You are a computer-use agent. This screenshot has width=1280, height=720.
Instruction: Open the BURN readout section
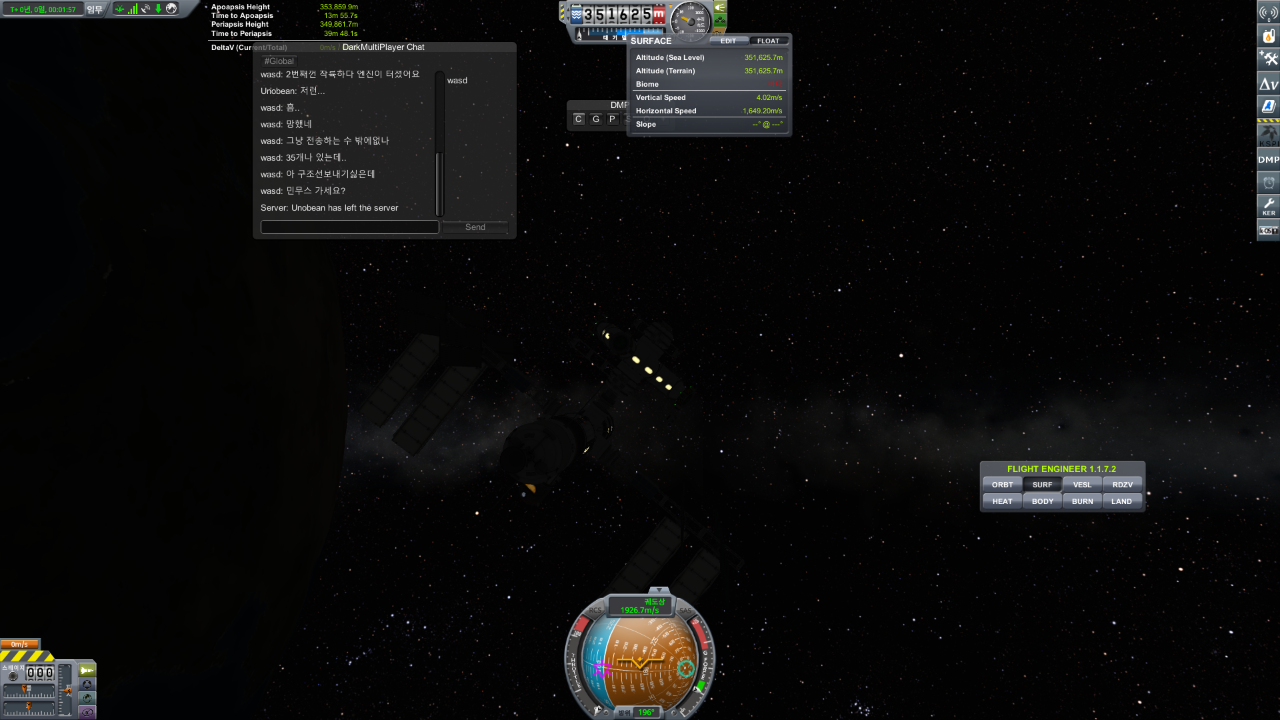(1082, 501)
